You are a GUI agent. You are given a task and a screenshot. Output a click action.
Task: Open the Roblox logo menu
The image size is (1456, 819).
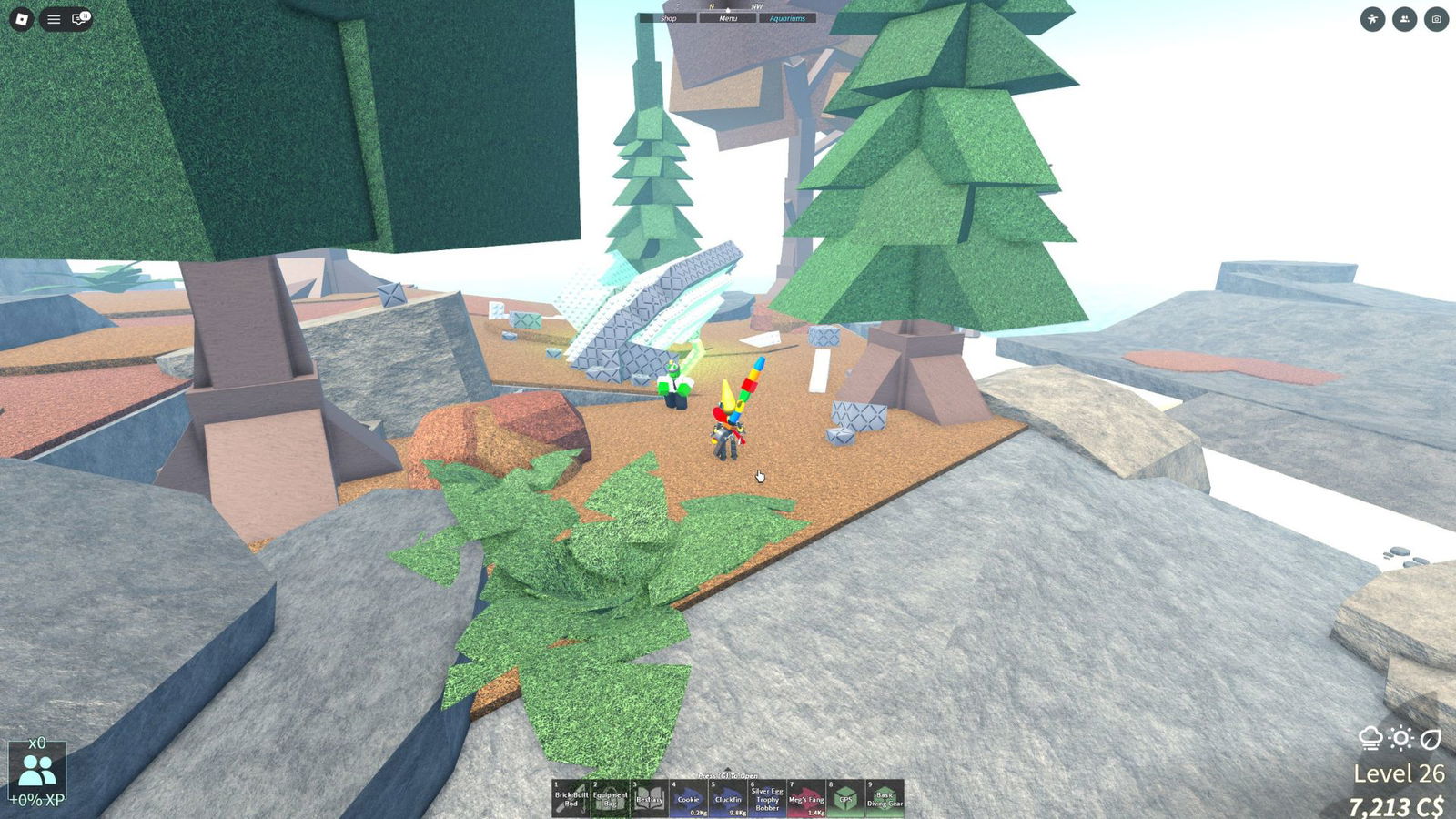22,18
